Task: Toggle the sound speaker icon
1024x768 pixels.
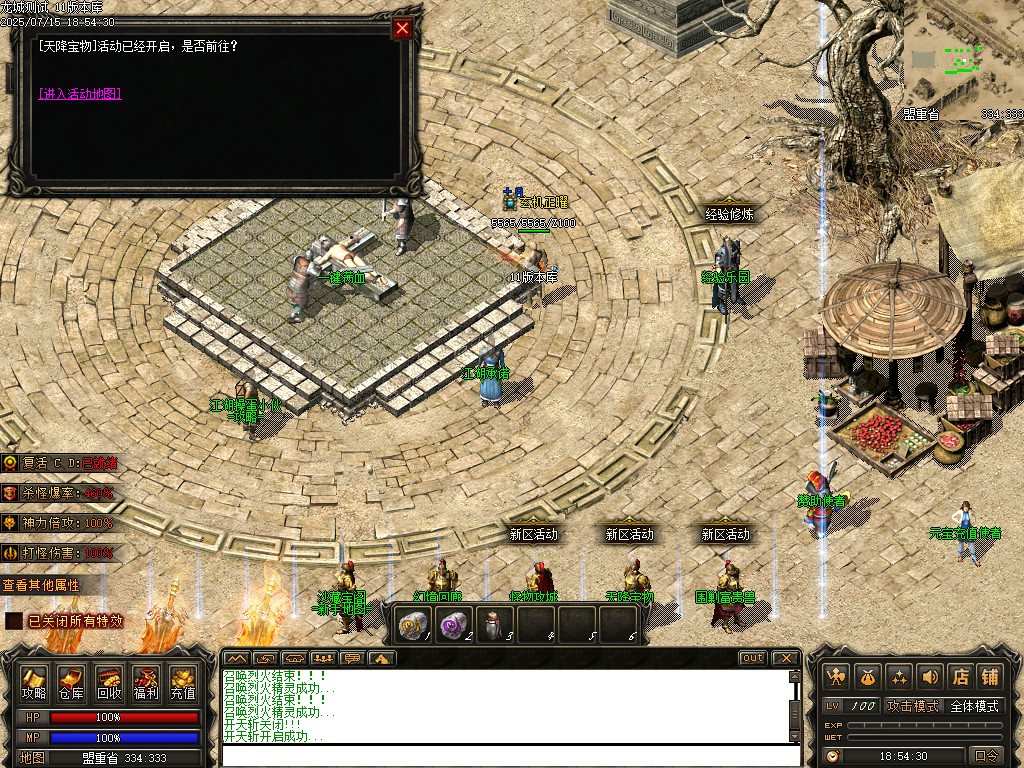Action: [930, 677]
